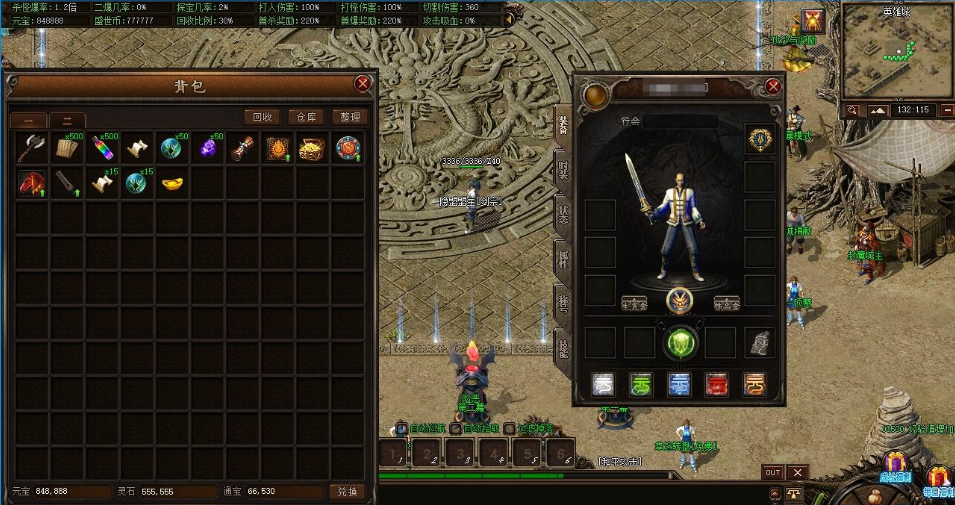Select the battle axe in the bag
The image size is (955, 505).
(31, 149)
